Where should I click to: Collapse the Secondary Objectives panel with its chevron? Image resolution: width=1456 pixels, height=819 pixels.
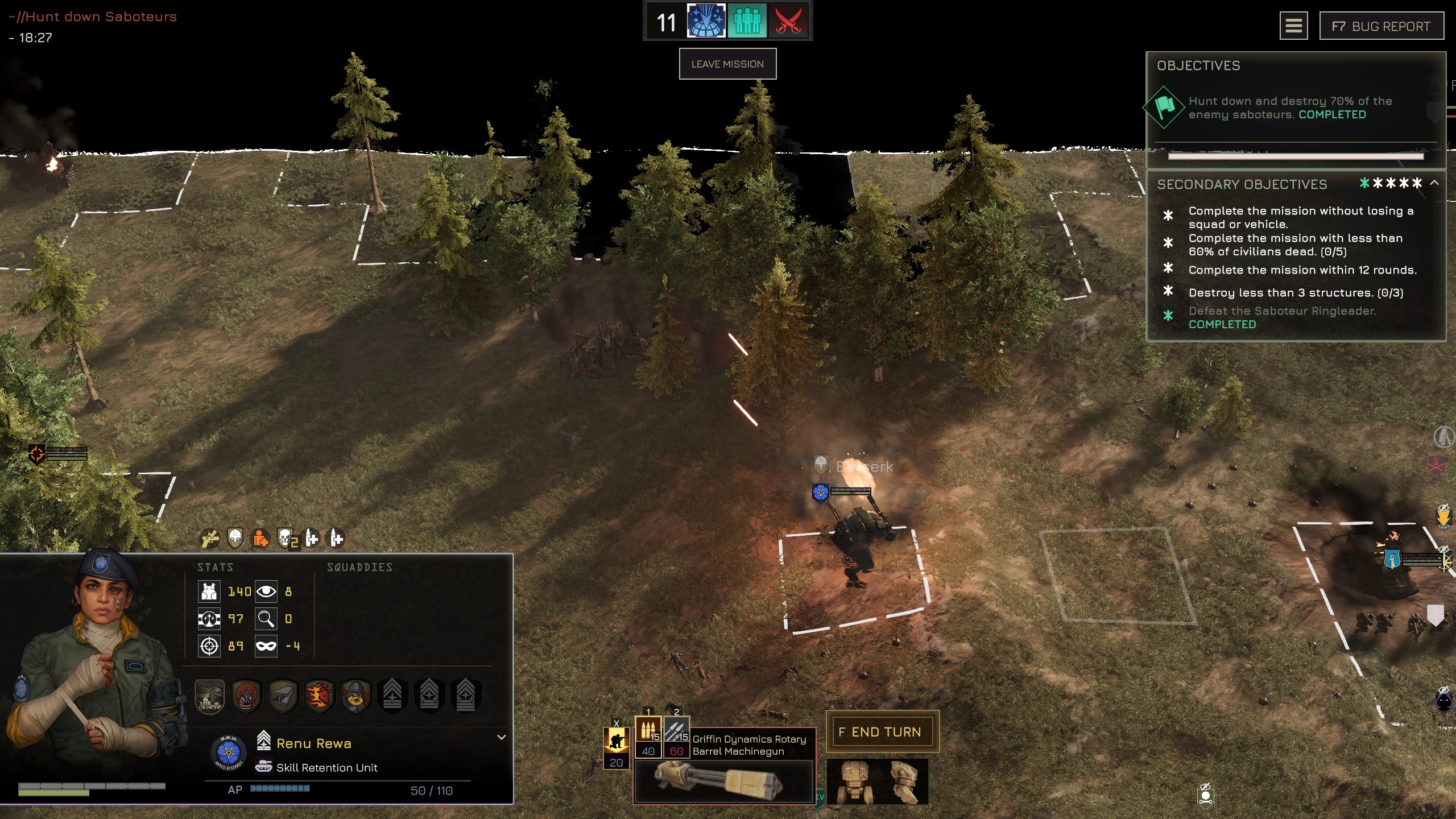coord(1434,184)
